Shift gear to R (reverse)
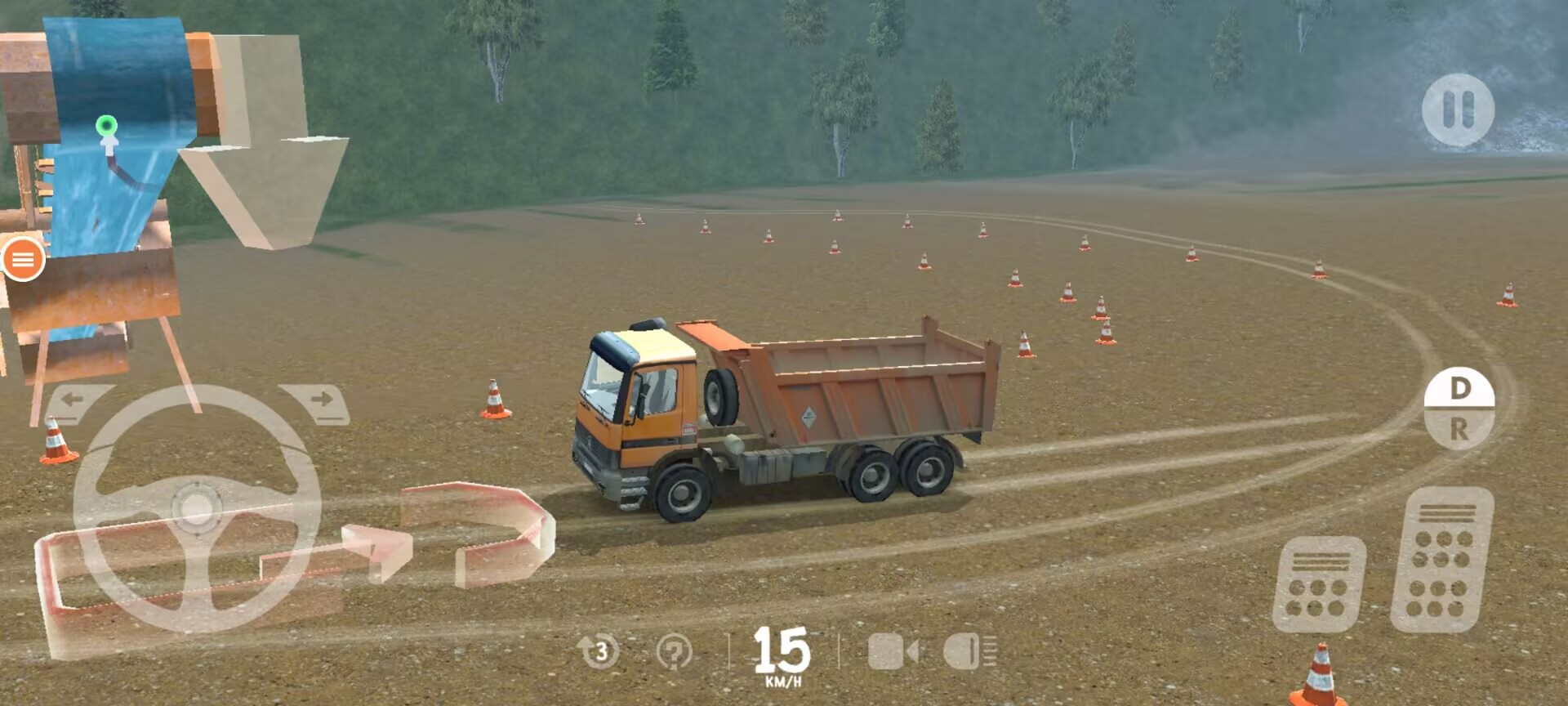This screenshot has height=706, width=1568. pos(1459,429)
